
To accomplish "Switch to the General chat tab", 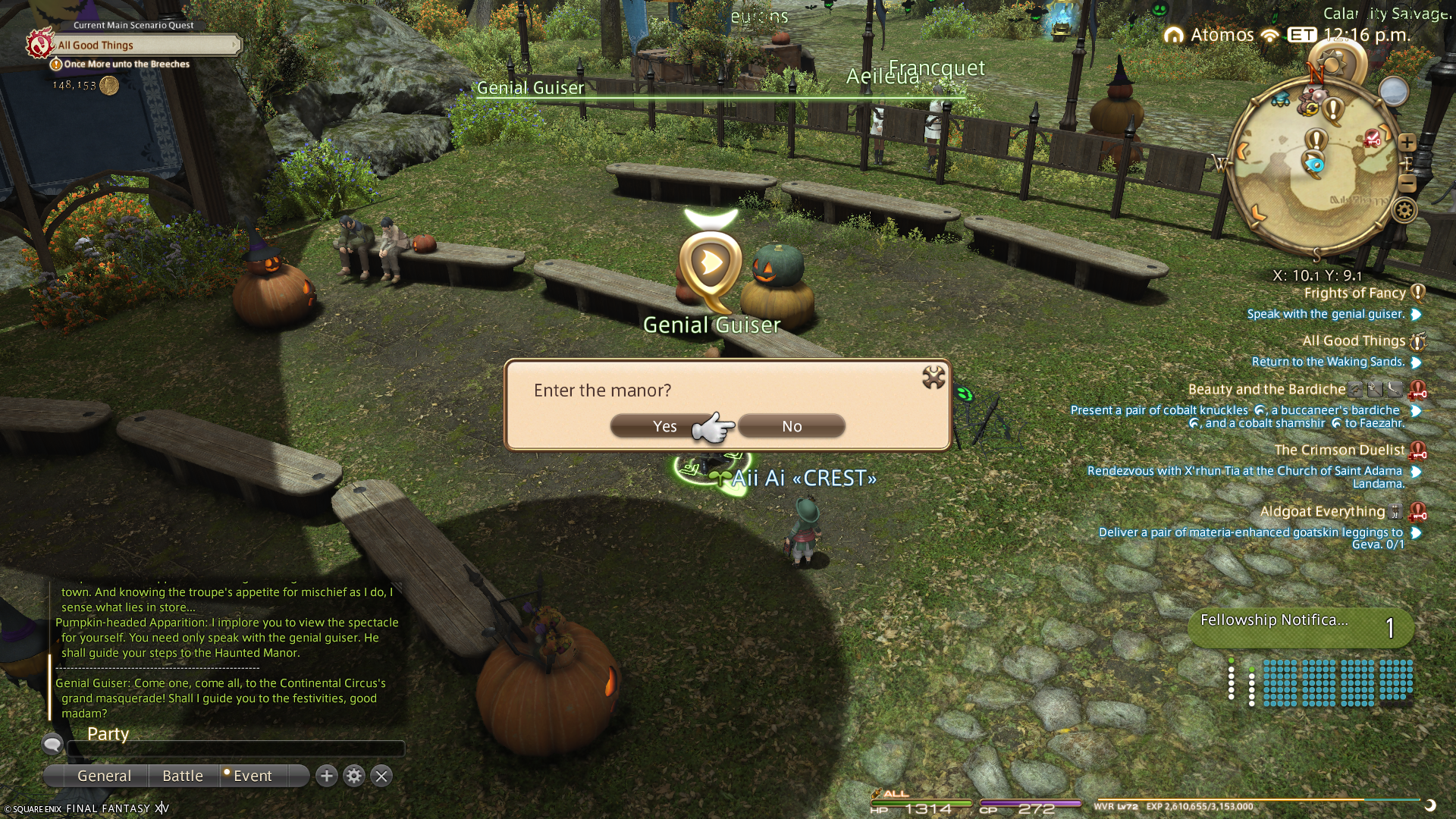I will click(x=104, y=776).
